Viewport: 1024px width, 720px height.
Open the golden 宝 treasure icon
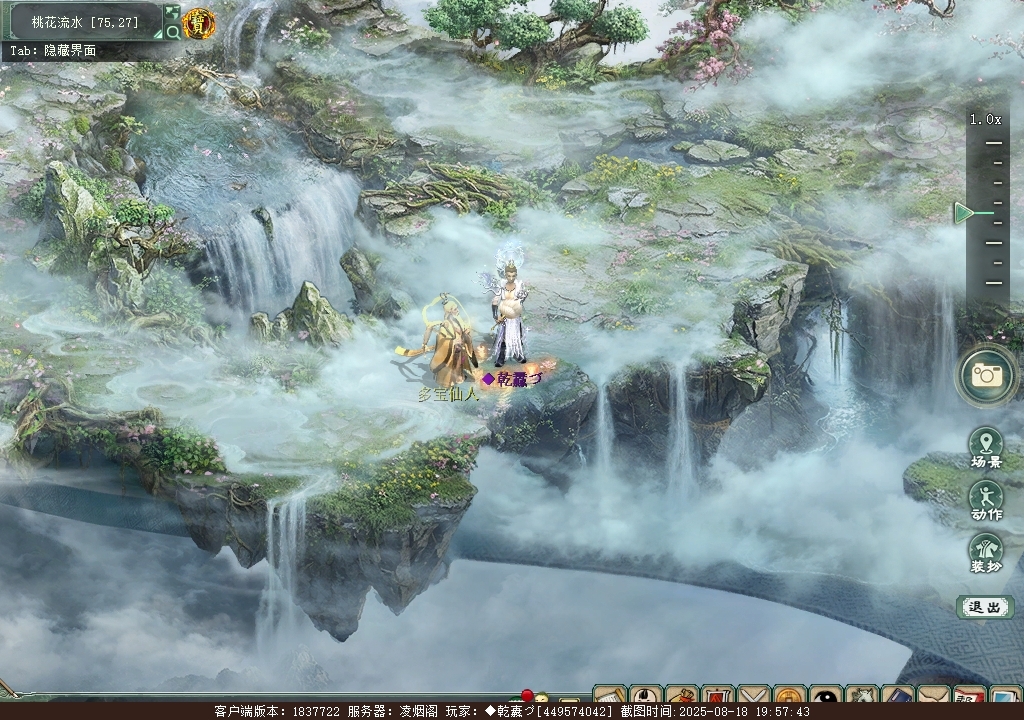click(198, 23)
